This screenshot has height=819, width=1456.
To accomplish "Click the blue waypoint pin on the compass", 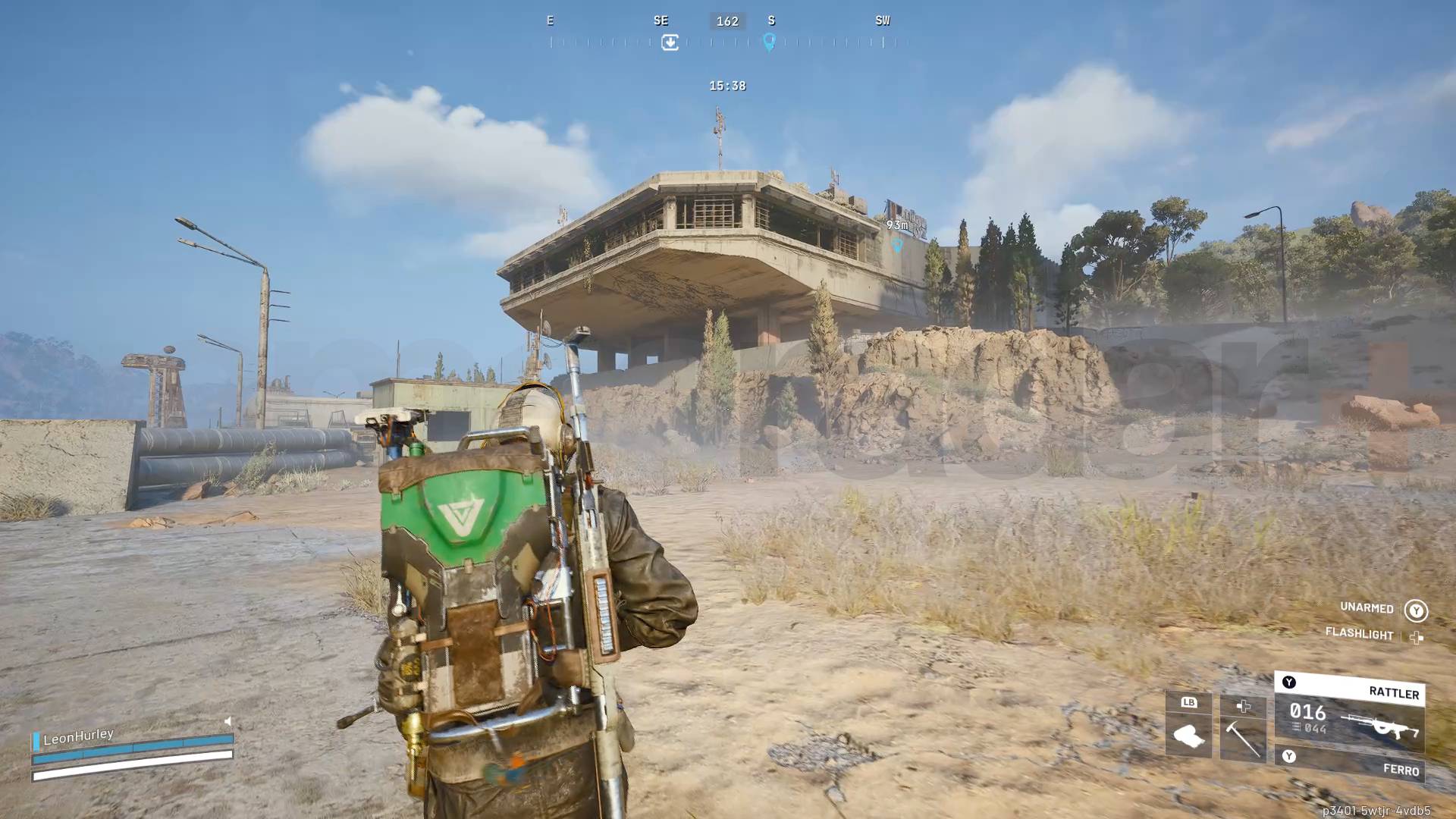I will click(770, 42).
